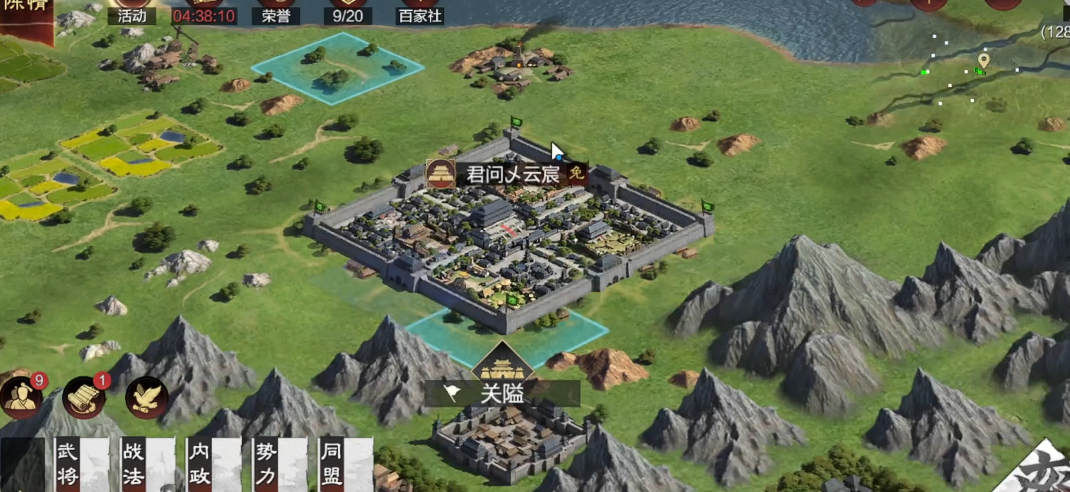
Task: Click the location pin on the minimap
Action: click(983, 62)
